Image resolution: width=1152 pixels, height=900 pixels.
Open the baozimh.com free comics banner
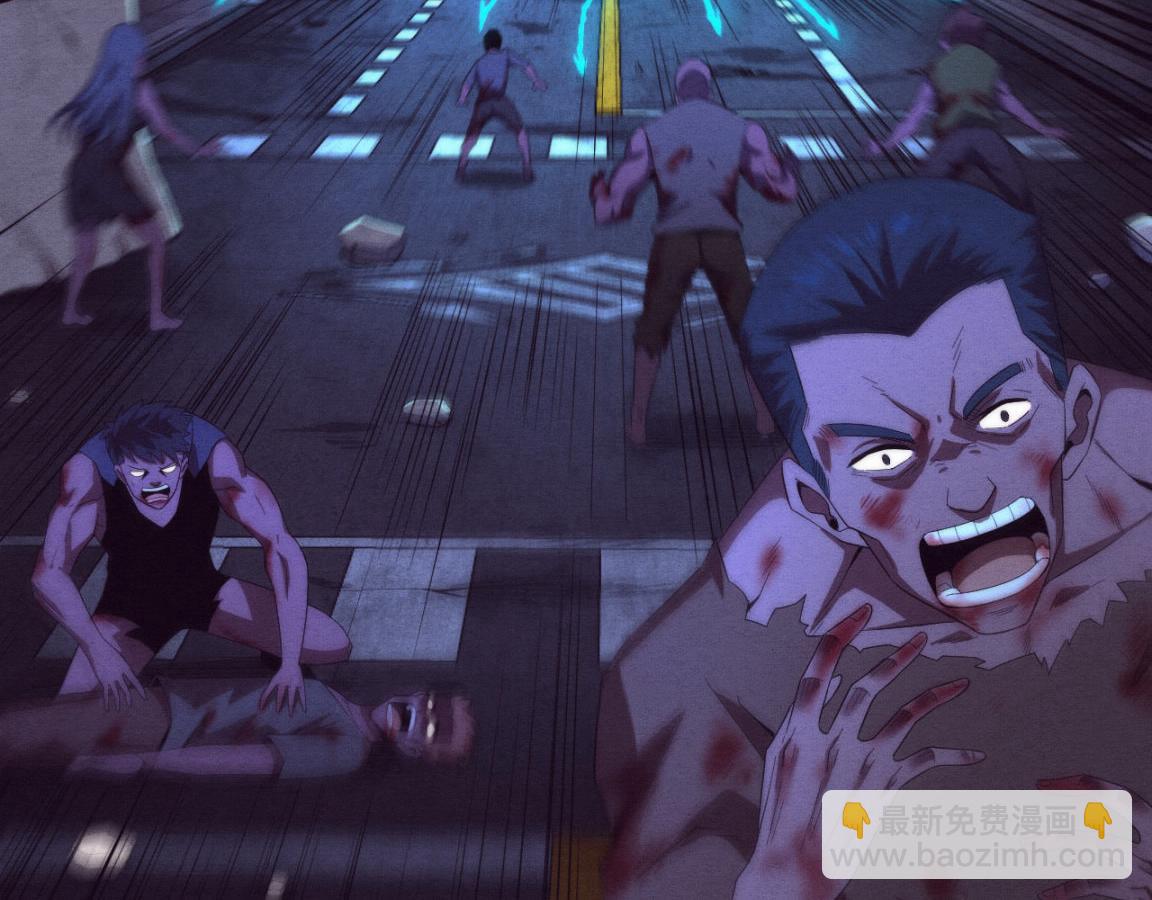[976, 836]
